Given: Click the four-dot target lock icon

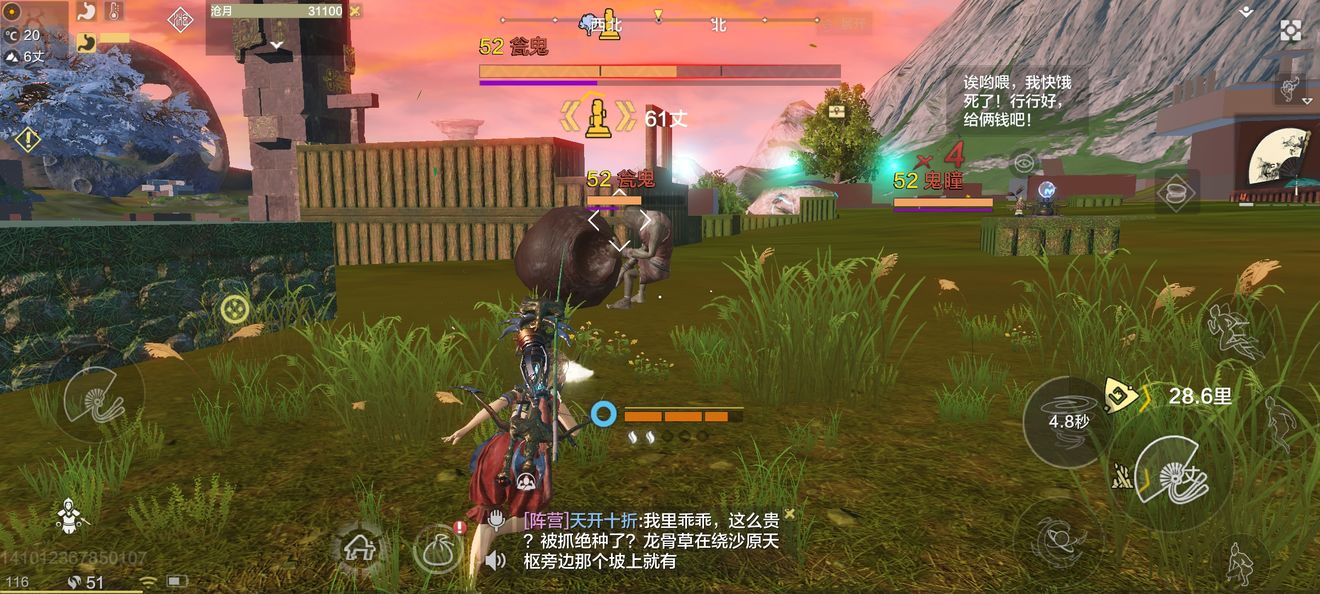Looking at the screenshot, I should pos(235,309).
